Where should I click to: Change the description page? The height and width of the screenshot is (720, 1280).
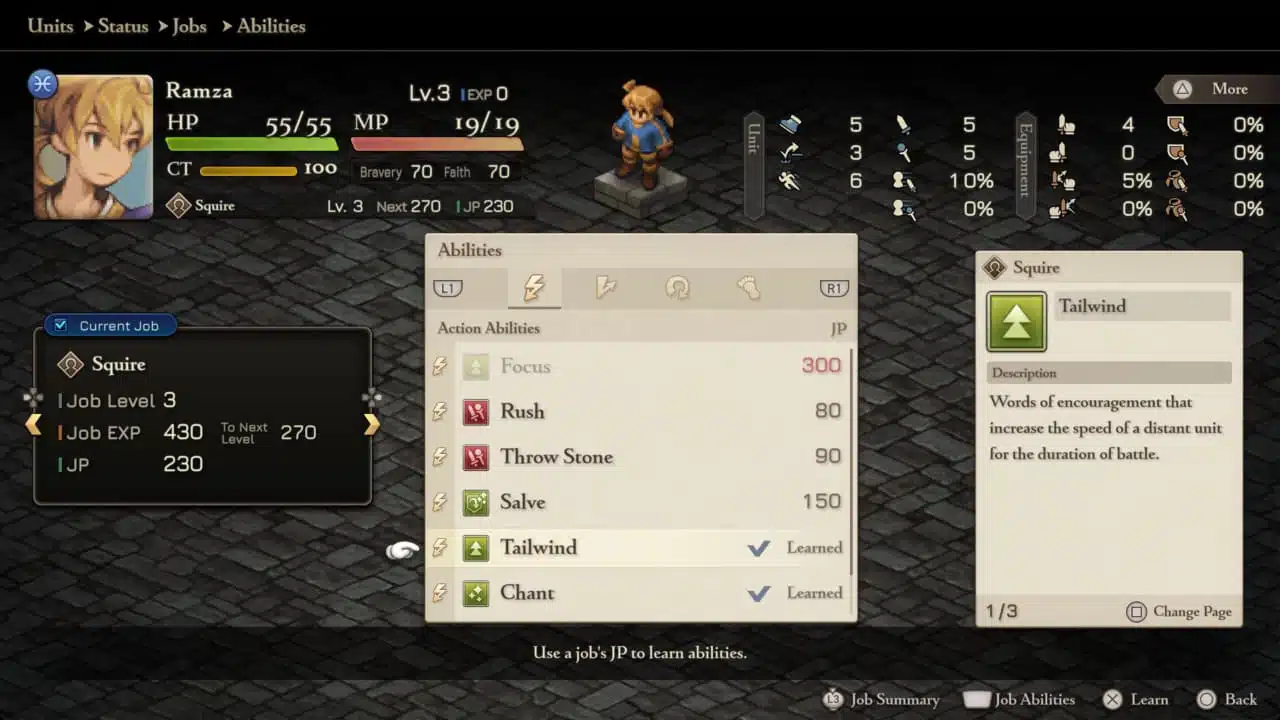(1179, 611)
